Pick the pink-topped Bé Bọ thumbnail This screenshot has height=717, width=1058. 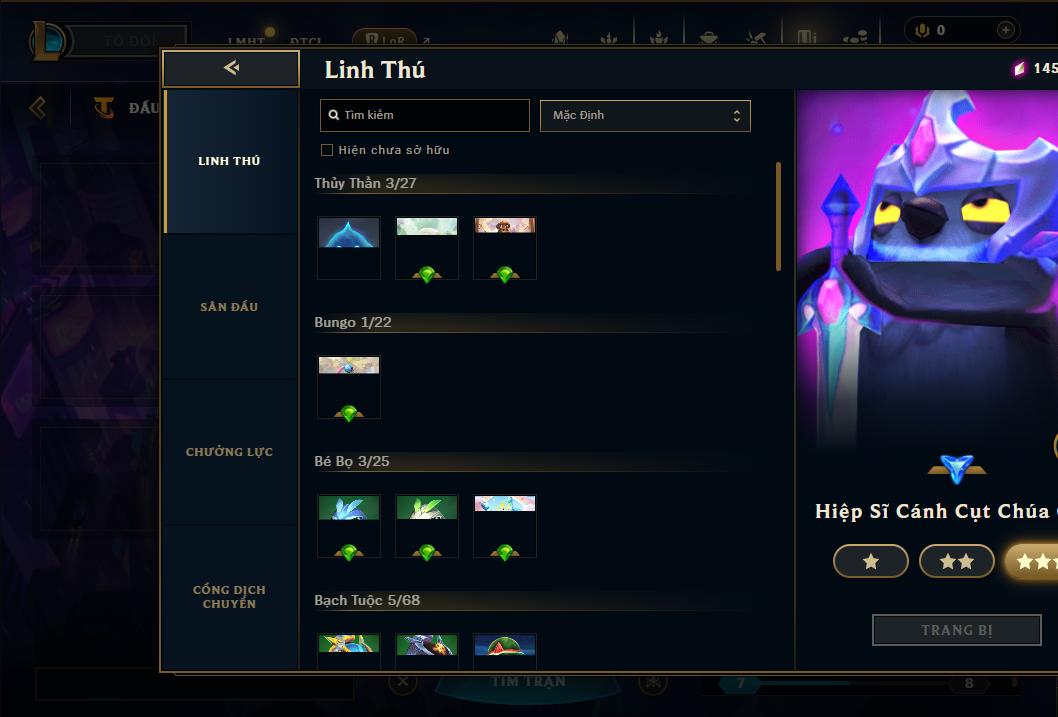tap(505, 525)
